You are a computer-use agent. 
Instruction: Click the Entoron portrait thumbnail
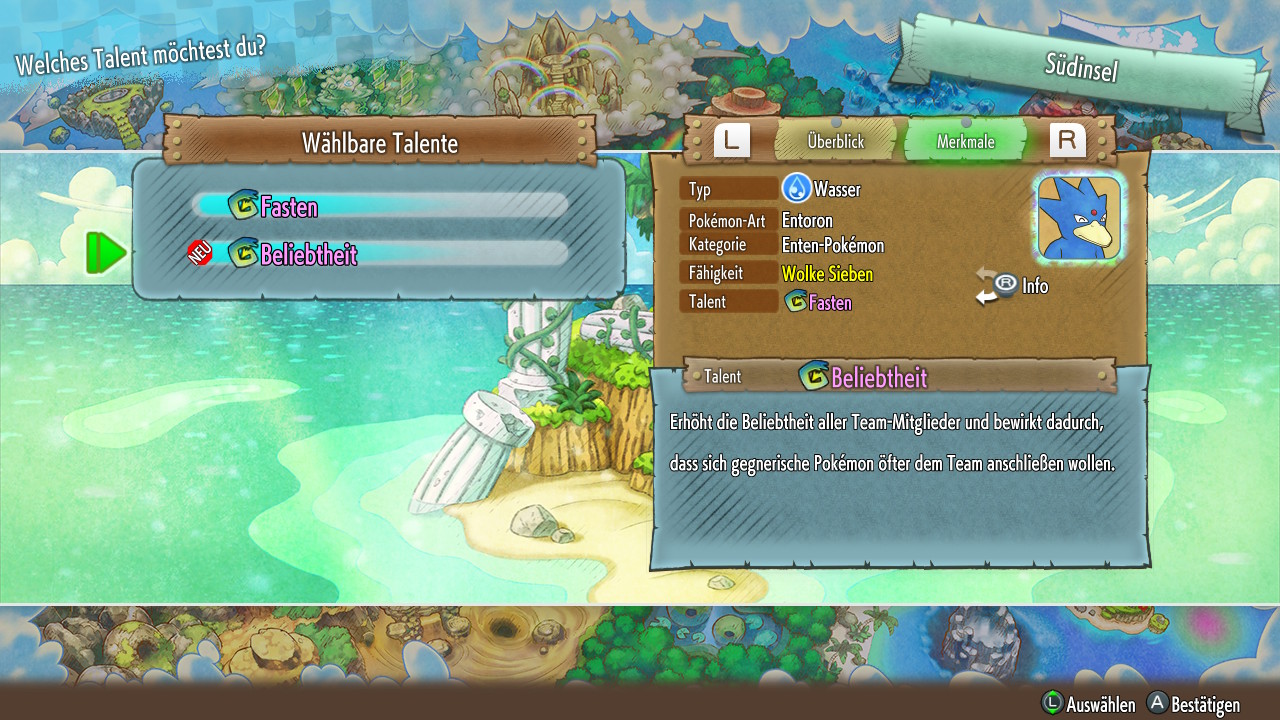click(1079, 218)
